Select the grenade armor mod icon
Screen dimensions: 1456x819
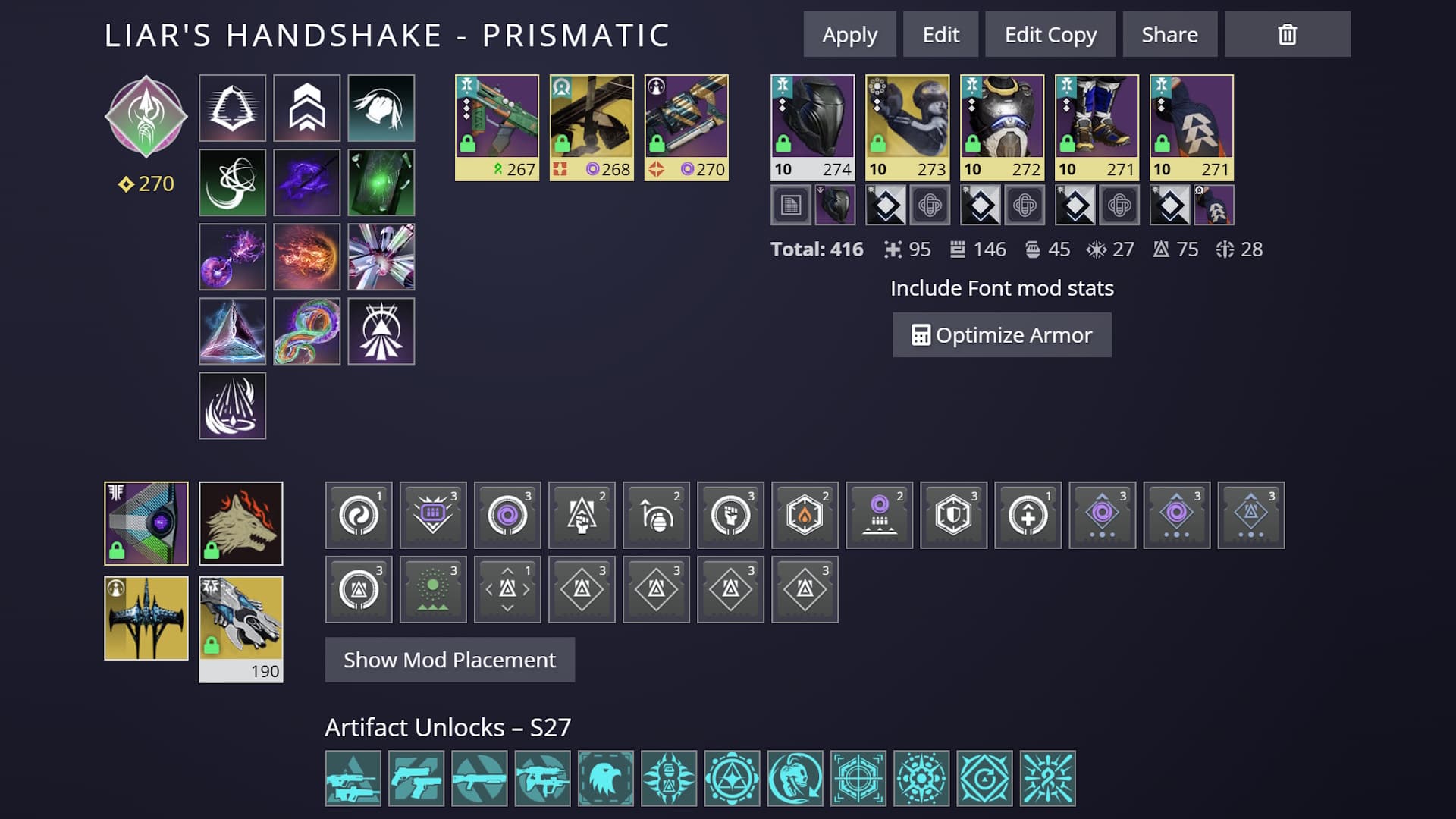(656, 516)
